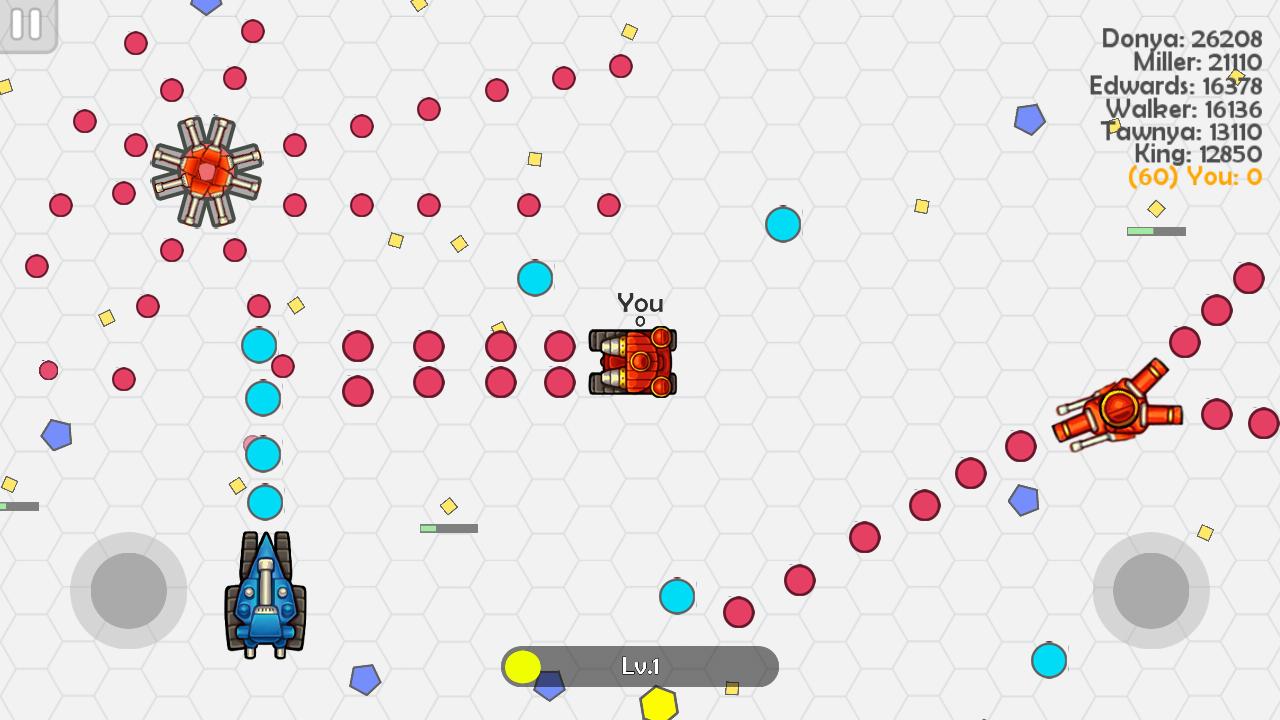Image resolution: width=1280 pixels, height=720 pixels.
Task: Click the spinning boss turret
Action: 207,172
